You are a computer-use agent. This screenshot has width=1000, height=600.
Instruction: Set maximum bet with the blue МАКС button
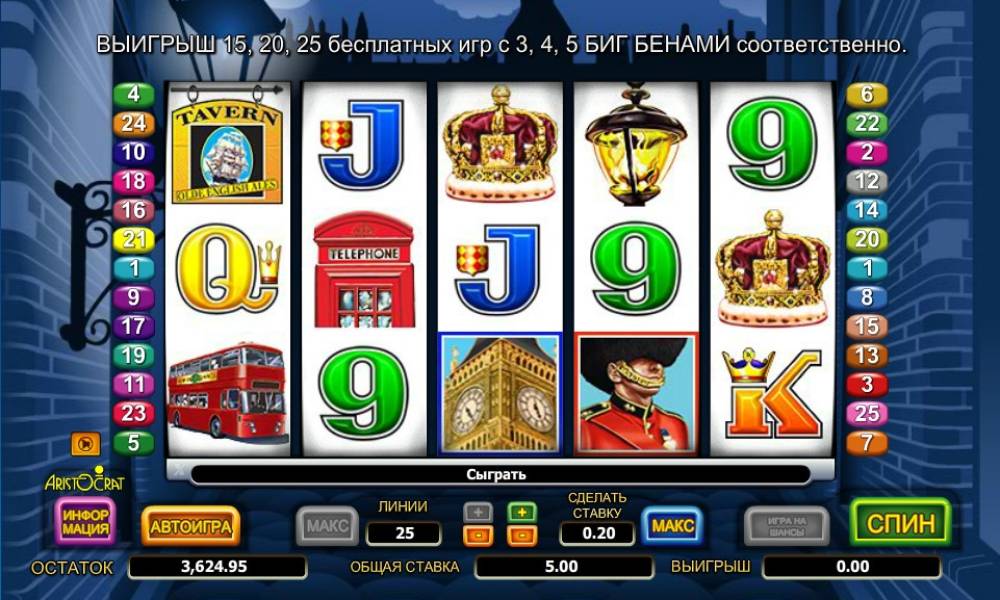(x=672, y=525)
